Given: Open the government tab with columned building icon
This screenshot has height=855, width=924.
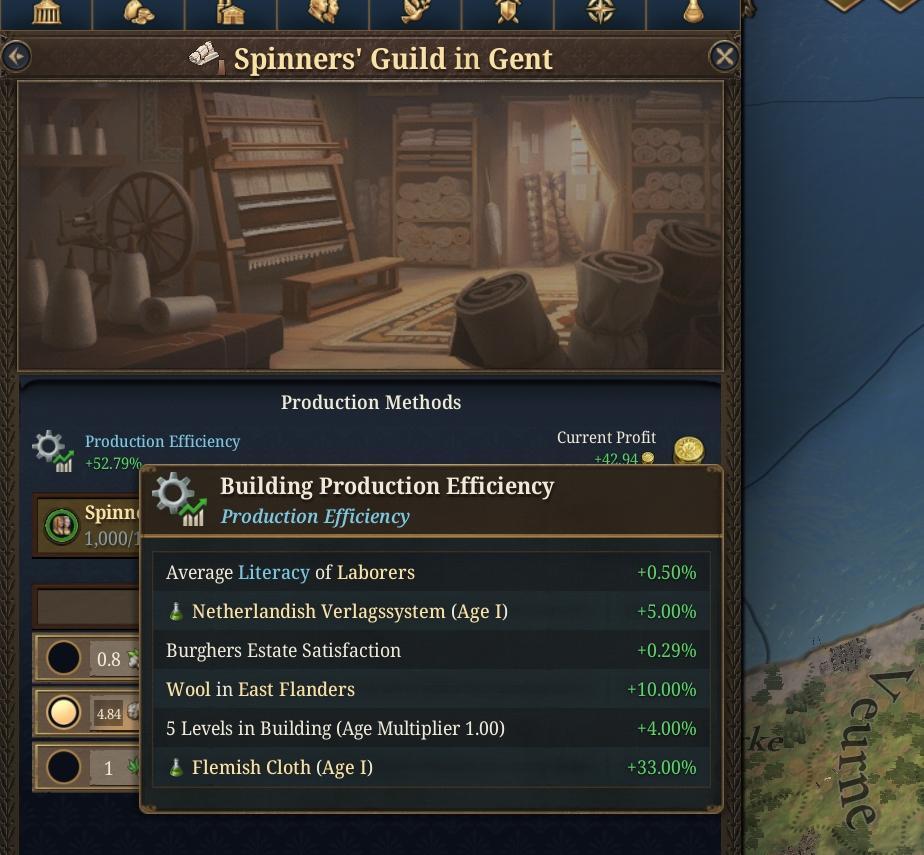Looking at the screenshot, I should [46, 12].
